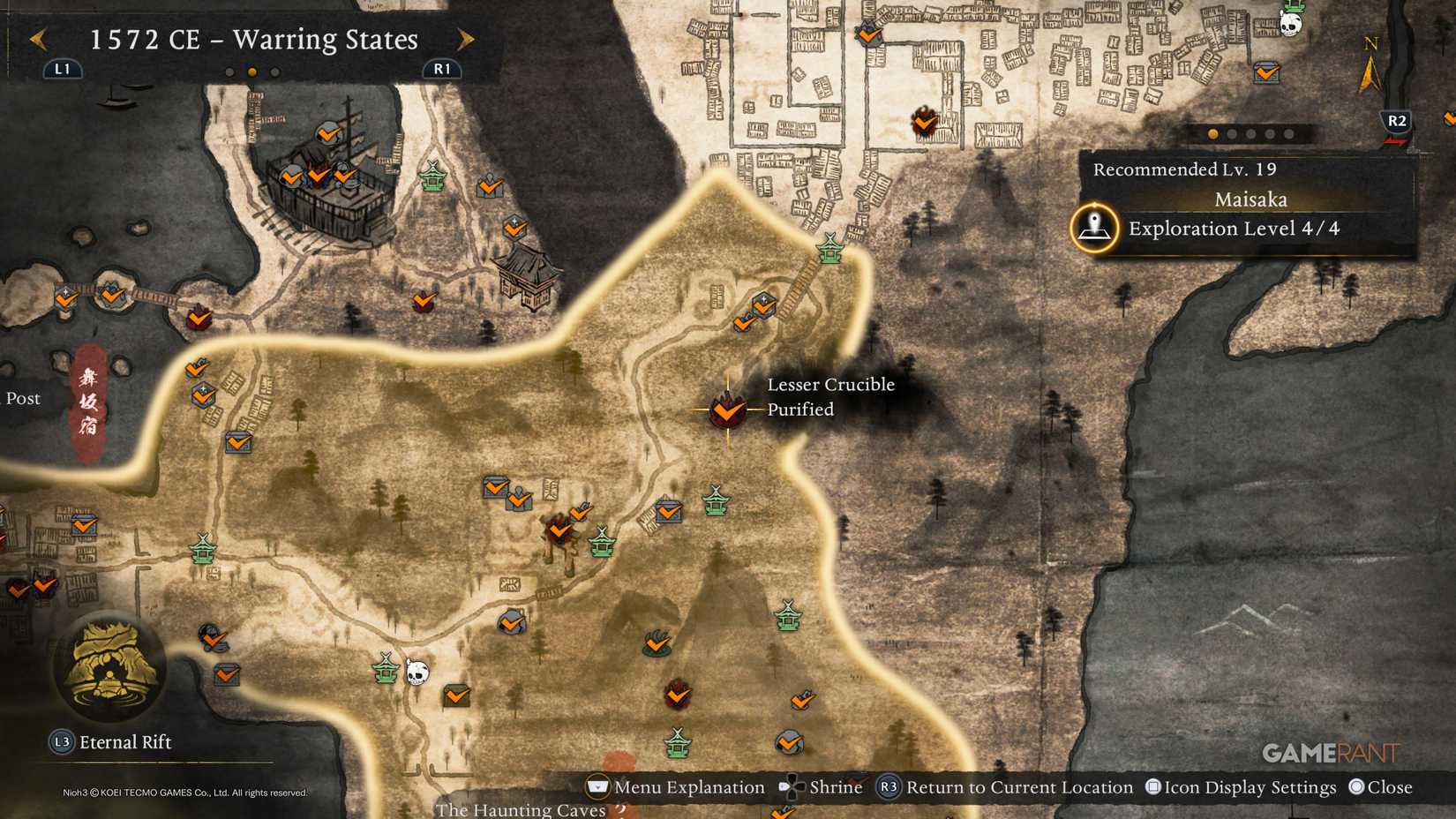
Task: Click the 1572 CE Warring States title
Action: tap(253, 39)
